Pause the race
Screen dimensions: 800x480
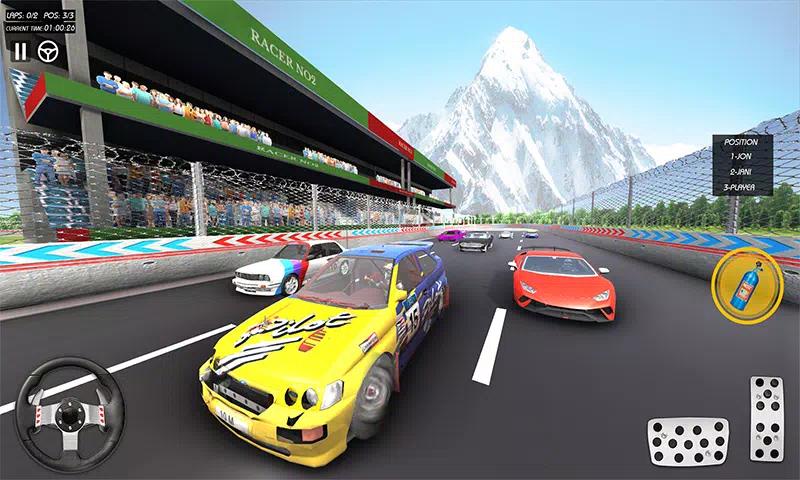click(20, 51)
